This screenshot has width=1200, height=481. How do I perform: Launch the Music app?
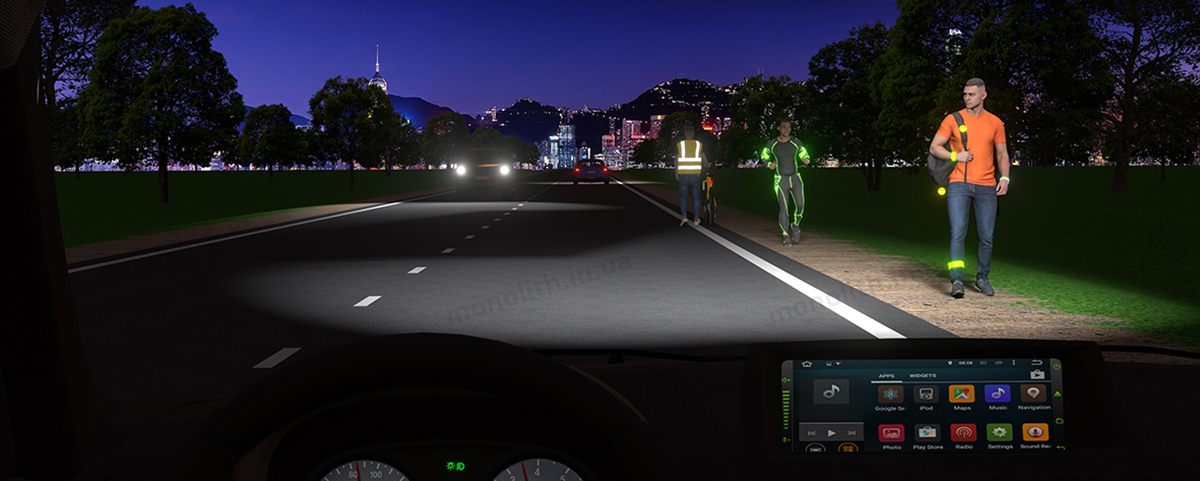click(x=997, y=394)
